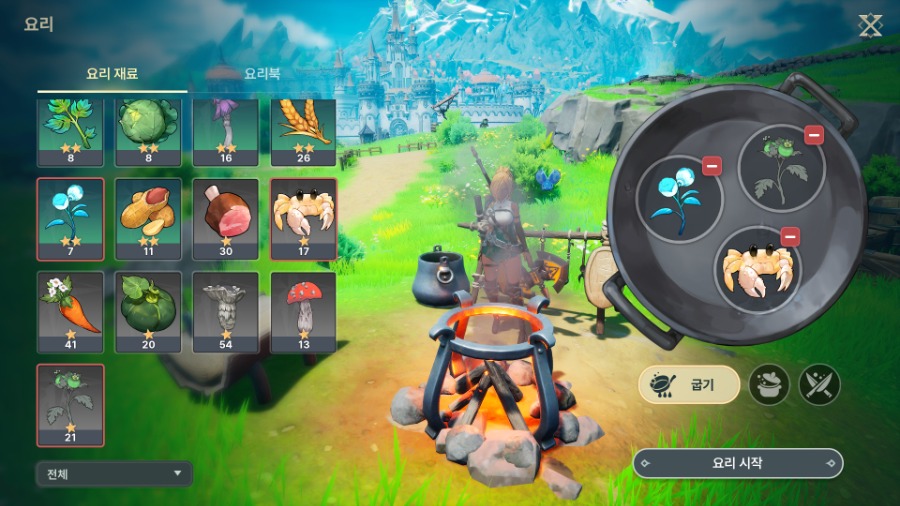This screenshot has width=900, height=506.
Task: Select the red mushroom ingredient slot
Action: click(x=303, y=312)
